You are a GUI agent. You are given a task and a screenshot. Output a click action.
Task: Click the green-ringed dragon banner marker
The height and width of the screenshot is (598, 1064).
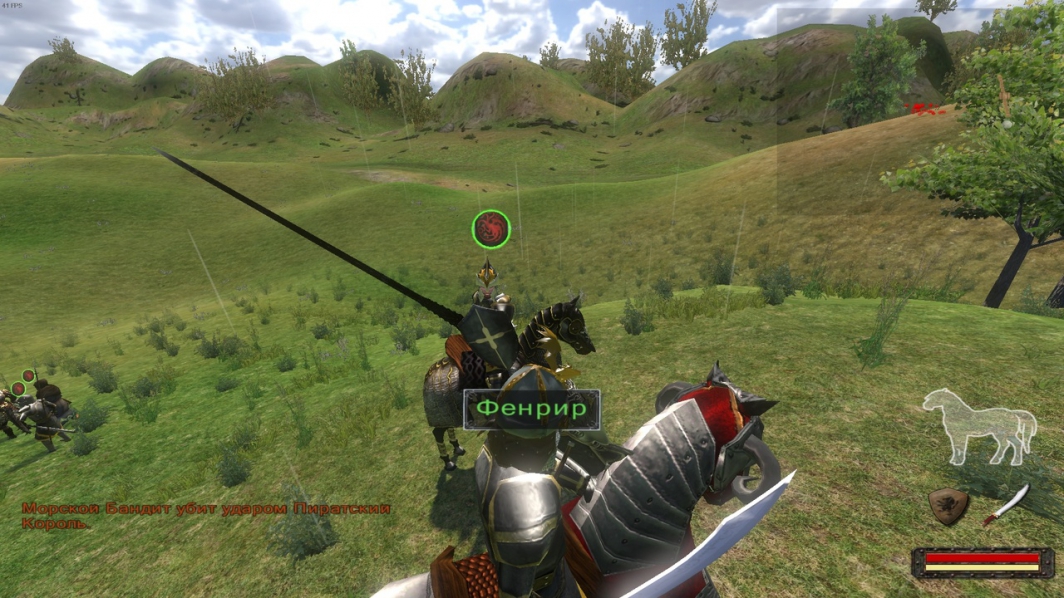pyautogui.click(x=491, y=229)
